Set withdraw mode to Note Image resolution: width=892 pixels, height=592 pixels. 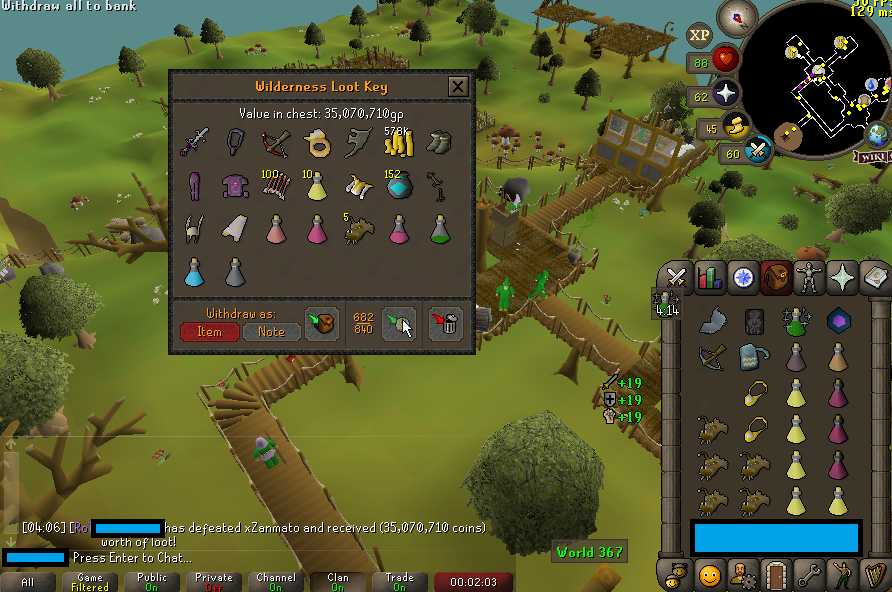271,332
